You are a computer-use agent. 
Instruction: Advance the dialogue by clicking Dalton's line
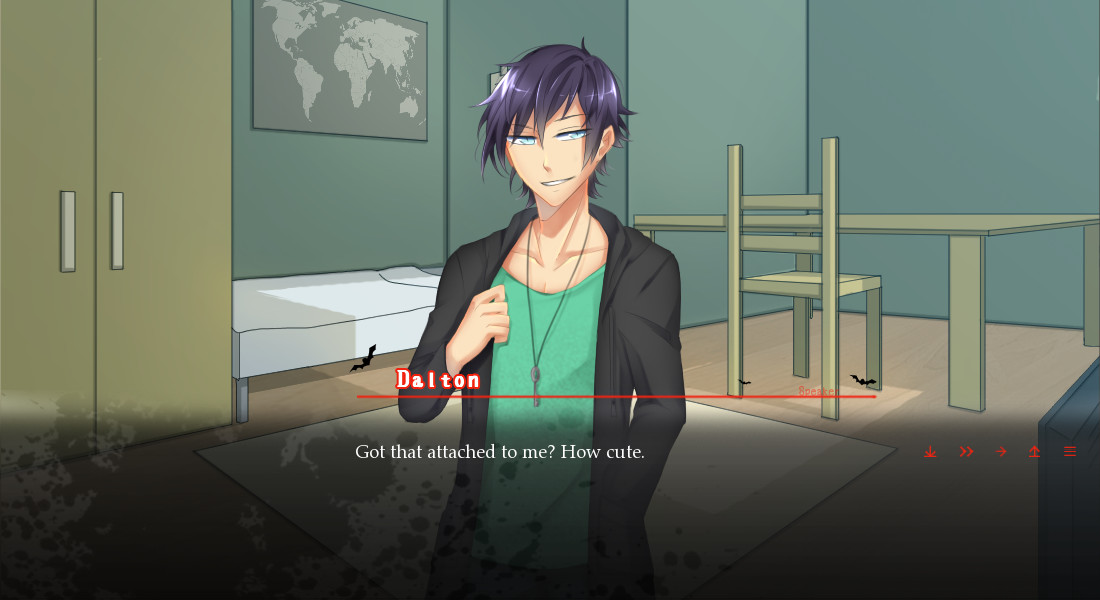[500, 452]
